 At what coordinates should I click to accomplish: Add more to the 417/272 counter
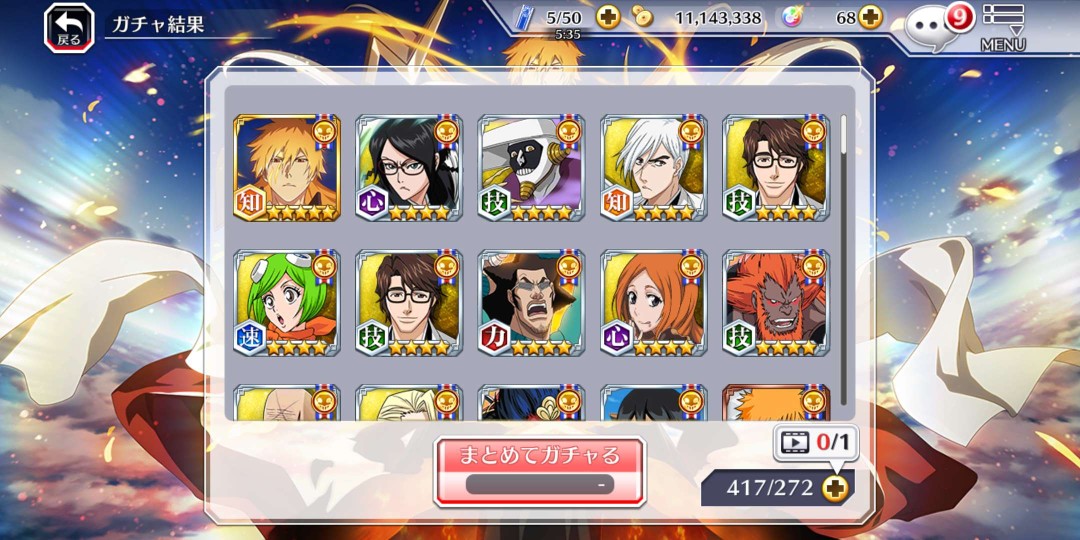pos(835,487)
